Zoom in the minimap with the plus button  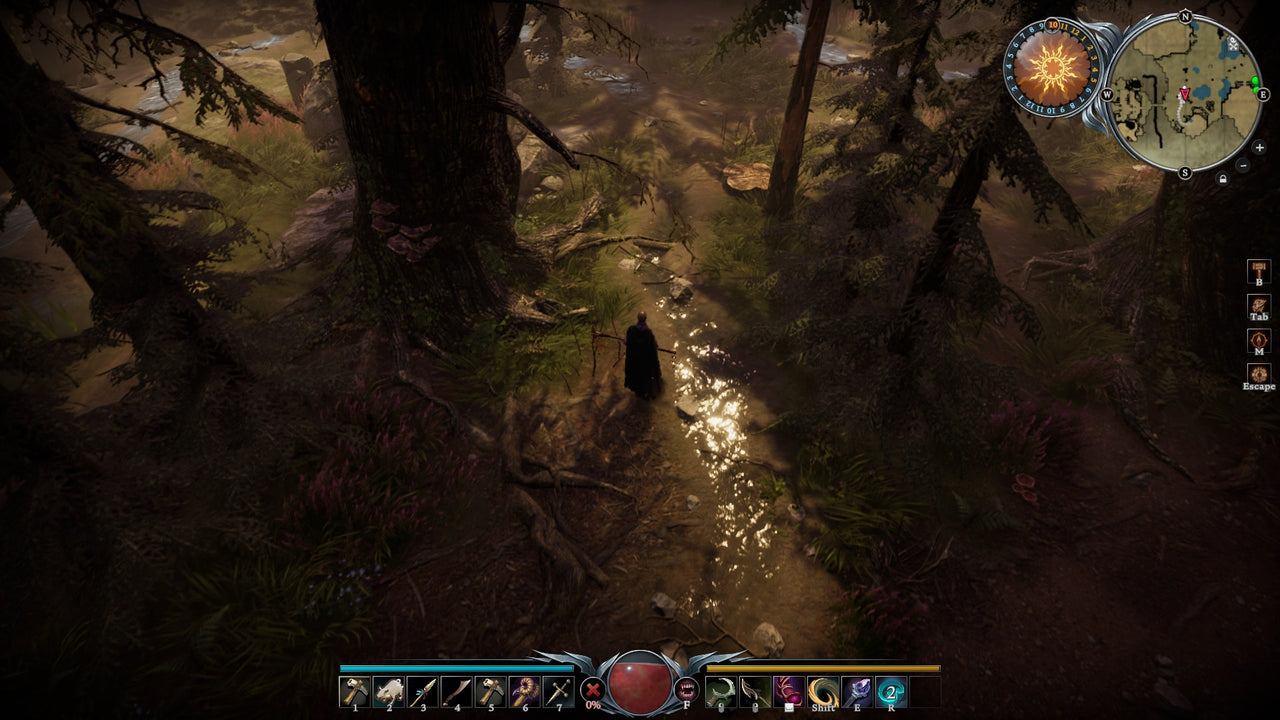tap(1259, 147)
